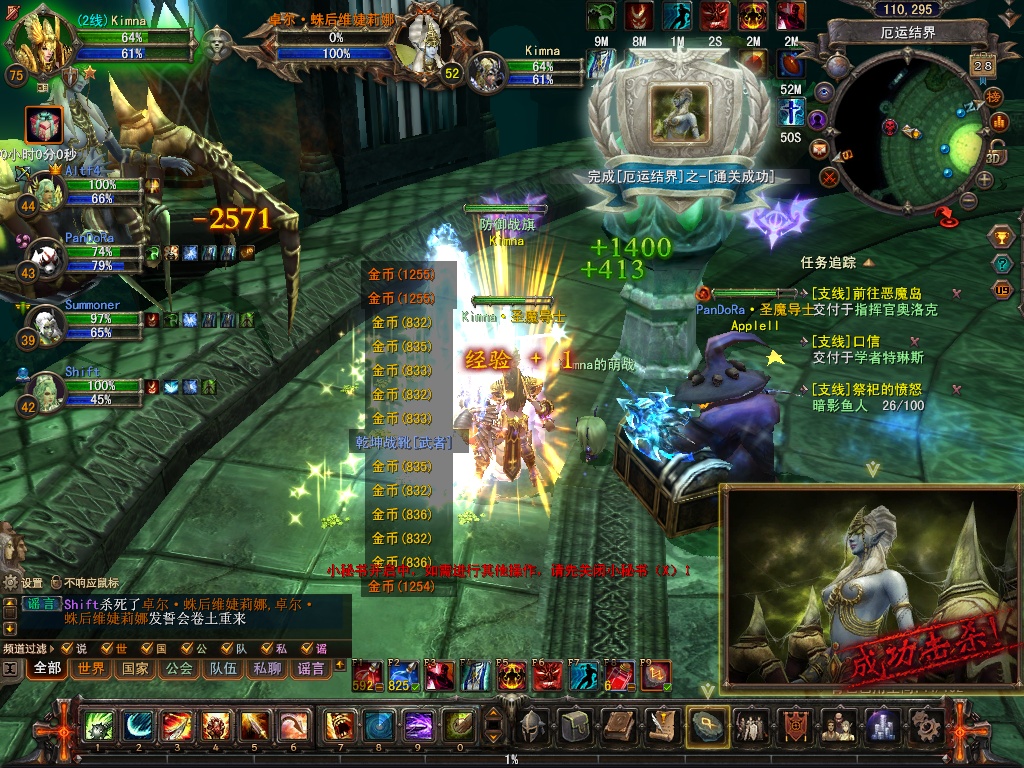Open the 队伍 chat tab
Screen dimensions: 1024x768
[x=223, y=668]
